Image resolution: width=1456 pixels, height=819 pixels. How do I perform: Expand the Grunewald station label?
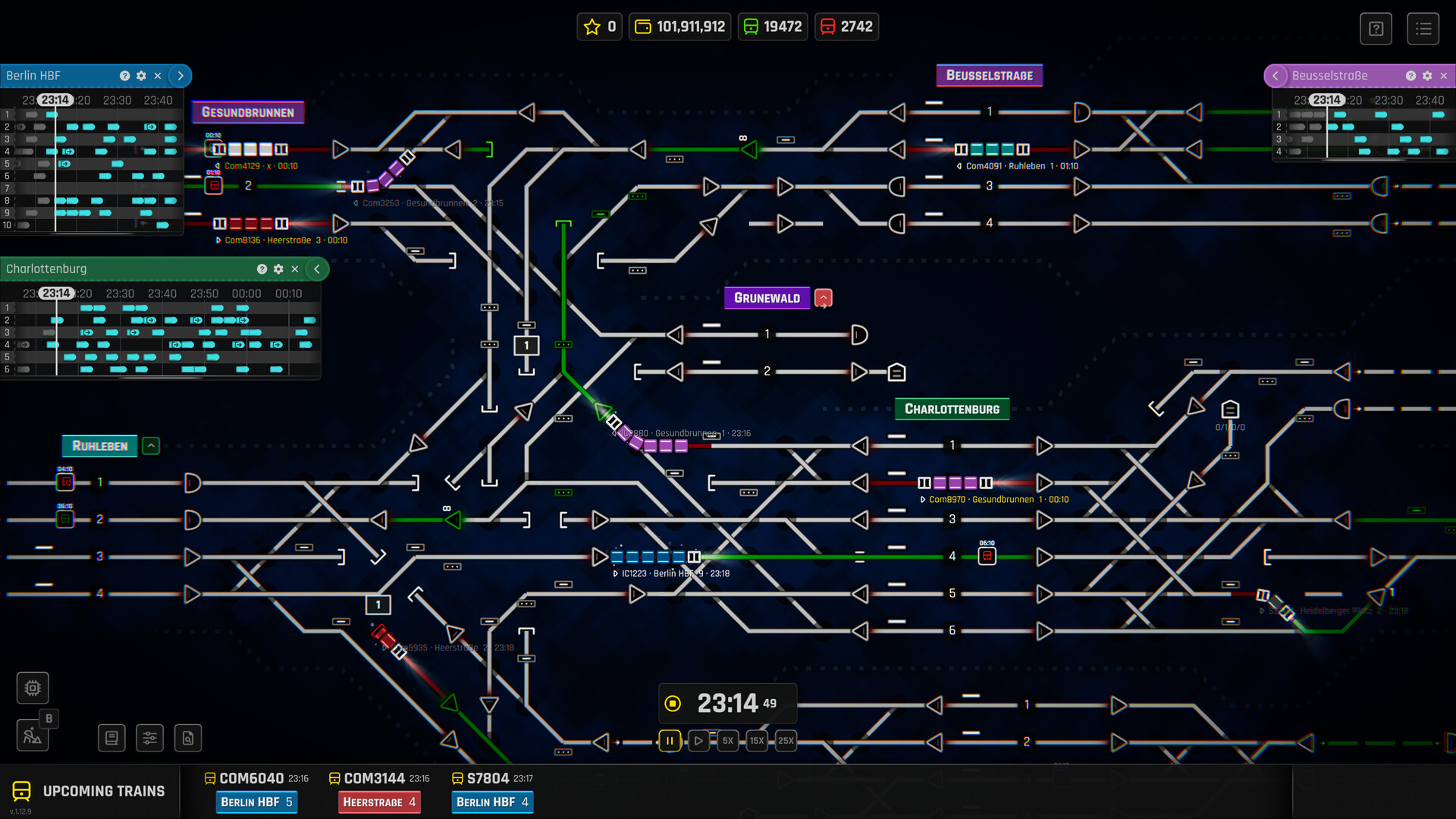[824, 297]
